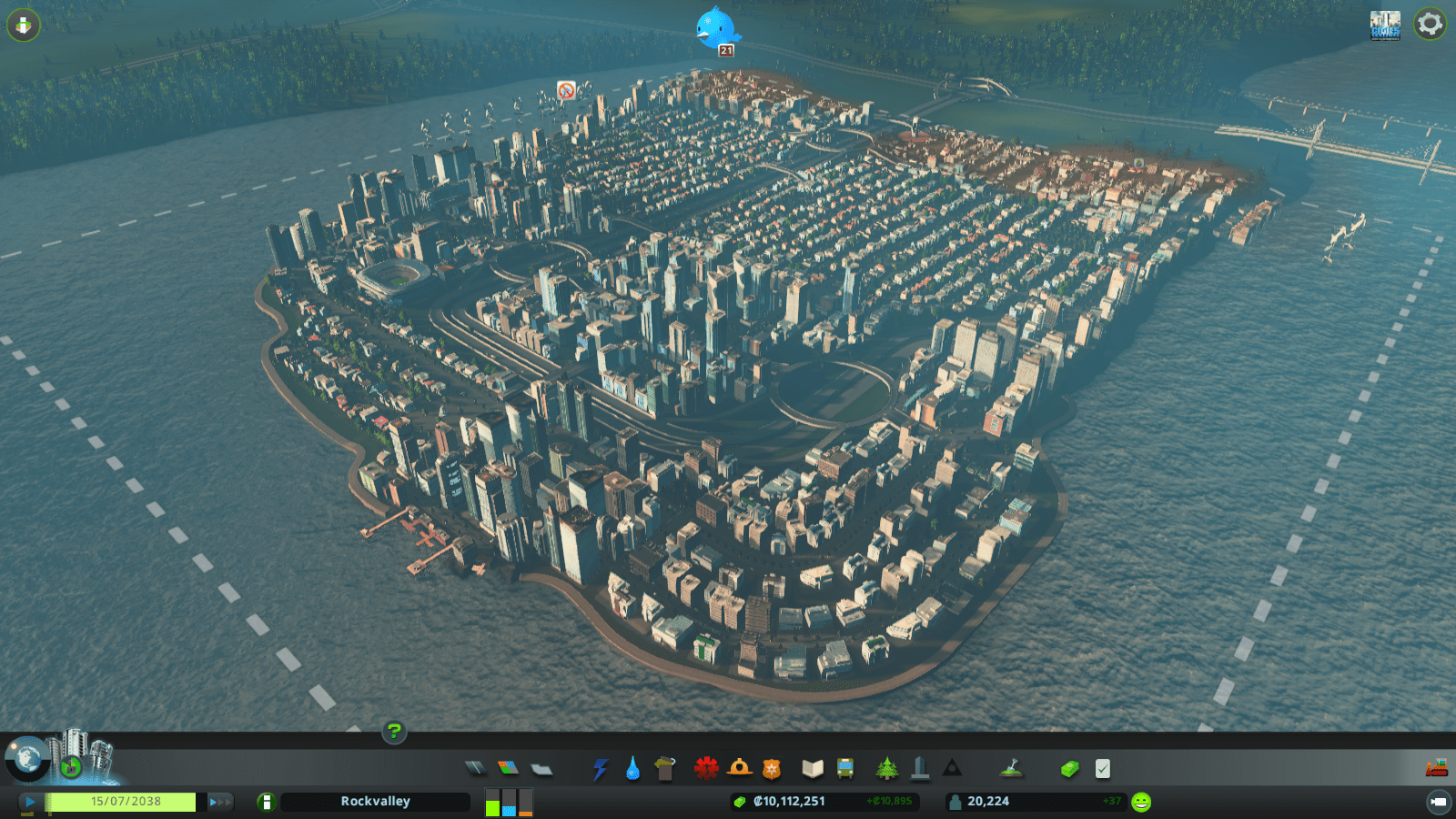The width and height of the screenshot is (1456, 819).
Task: Open the Policies panel with checkmark icon
Action: (1102, 769)
